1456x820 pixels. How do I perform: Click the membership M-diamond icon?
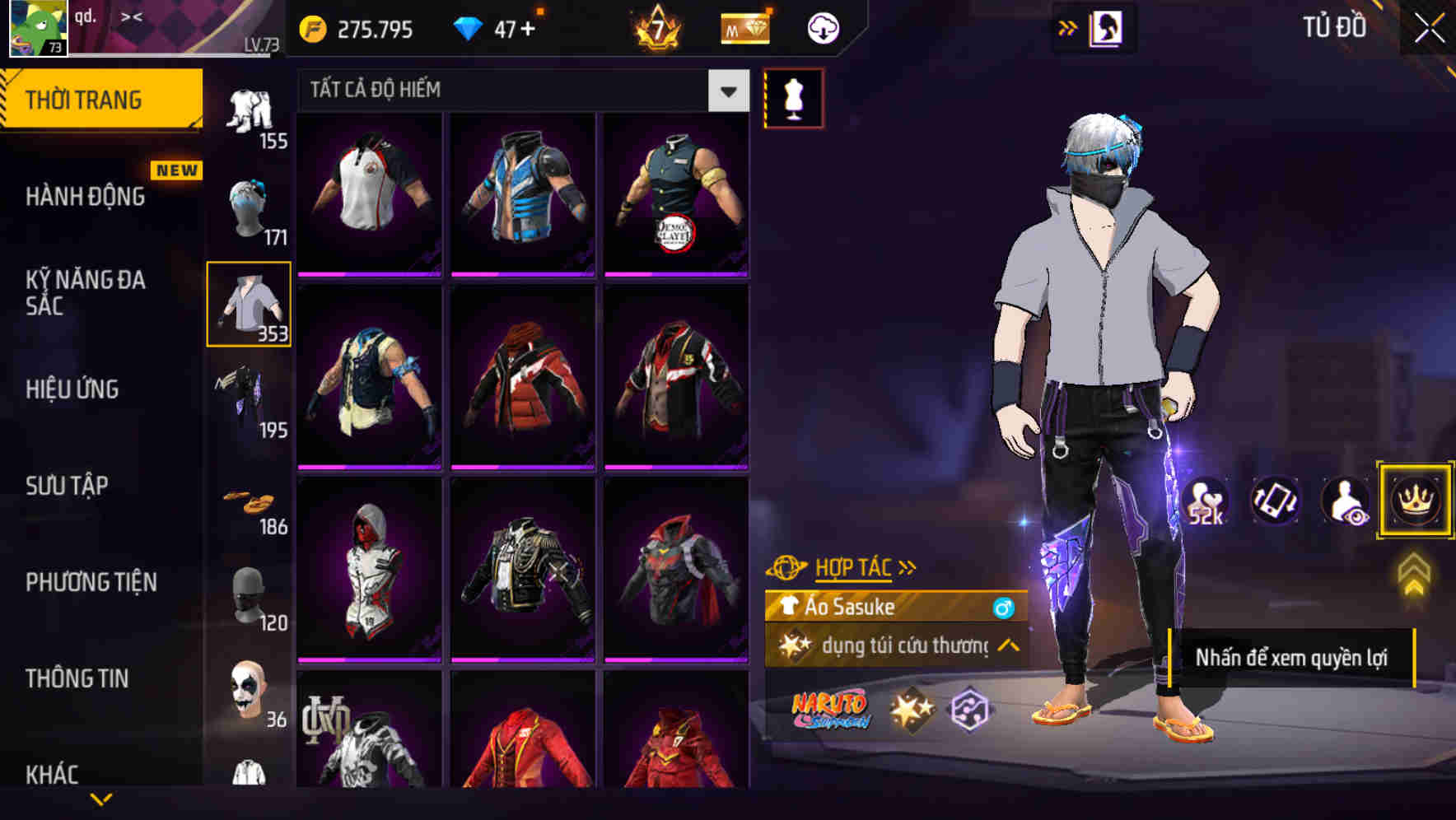tap(744, 27)
